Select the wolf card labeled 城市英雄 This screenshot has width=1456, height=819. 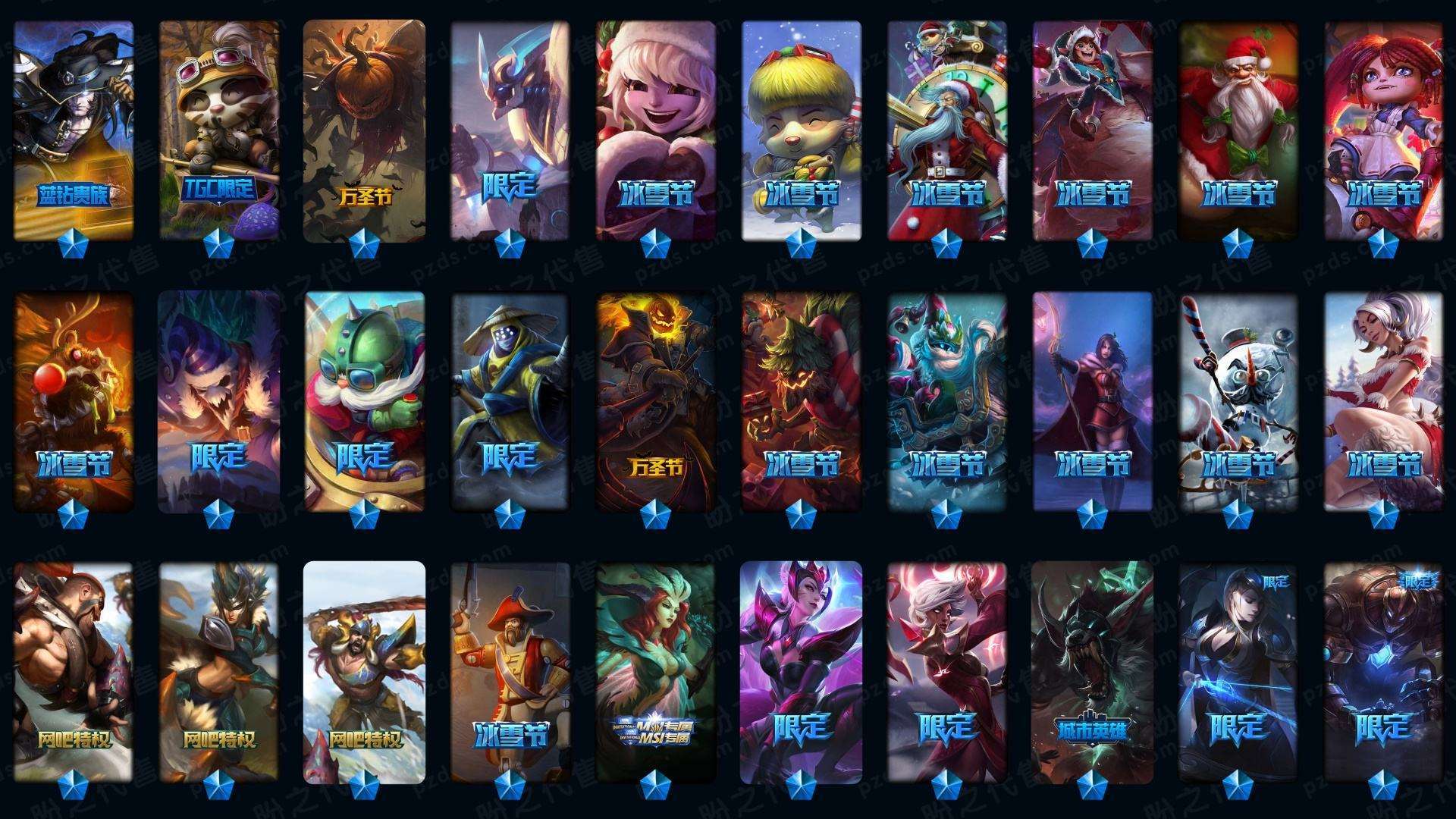[1093, 671]
